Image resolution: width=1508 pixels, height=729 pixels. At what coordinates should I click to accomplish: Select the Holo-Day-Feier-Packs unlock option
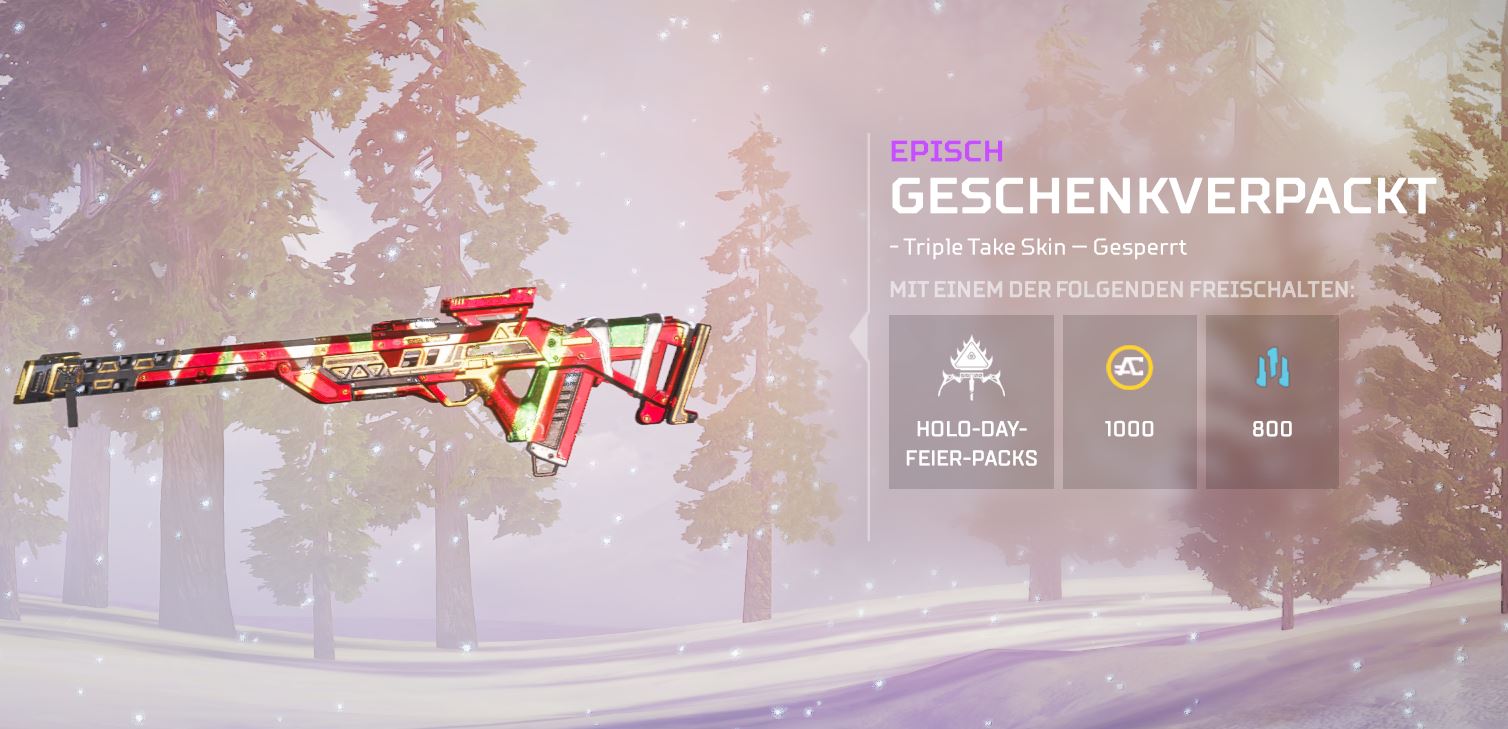[971, 402]
